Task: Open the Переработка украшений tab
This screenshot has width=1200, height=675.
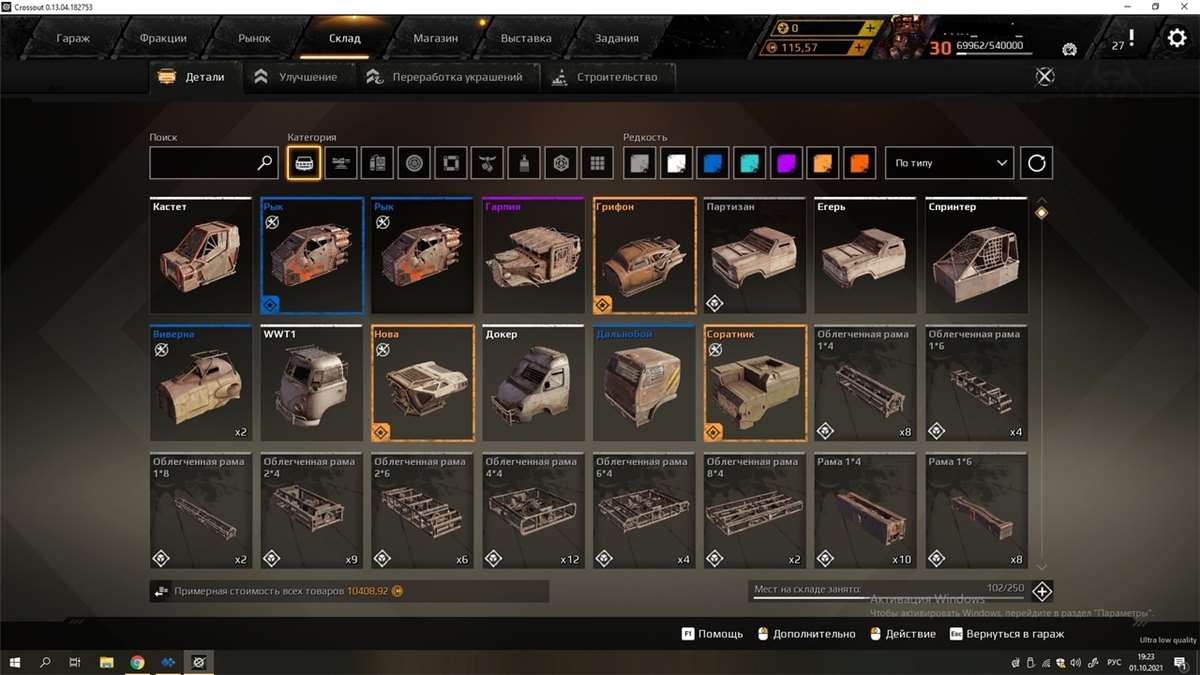Action: coord(445,77)
